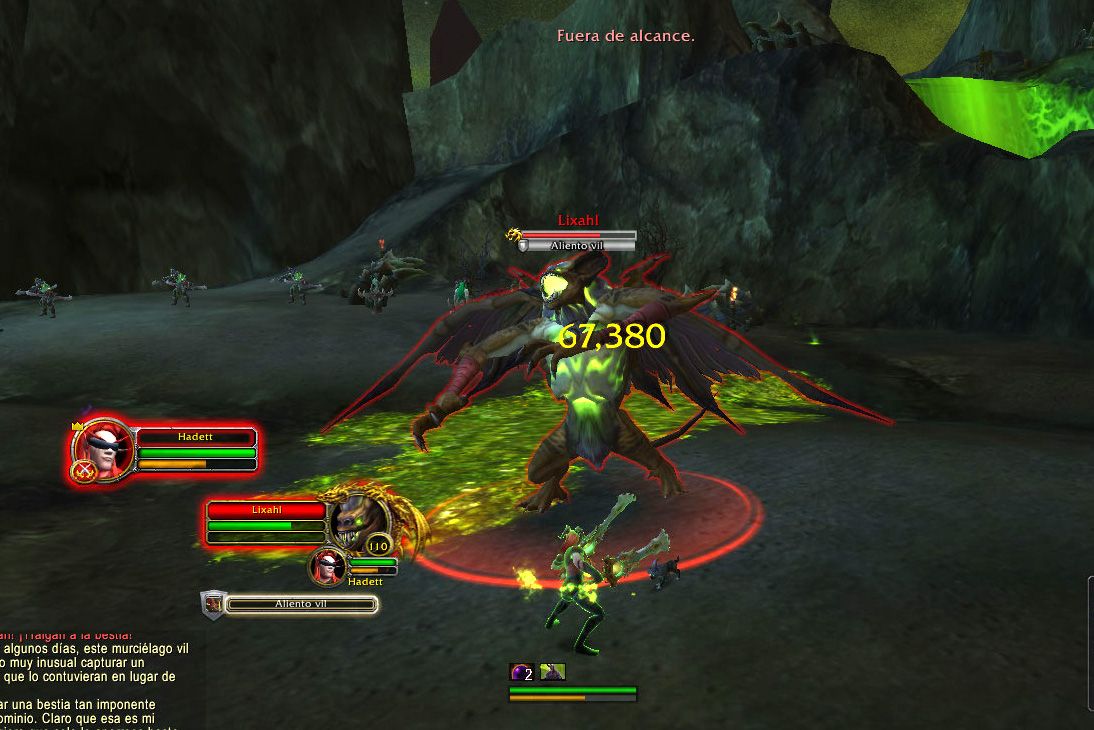Screen dimensions: 1094x730
Task: Click the Aliento vil spell icon under target frame
Action: pos(212,603)
